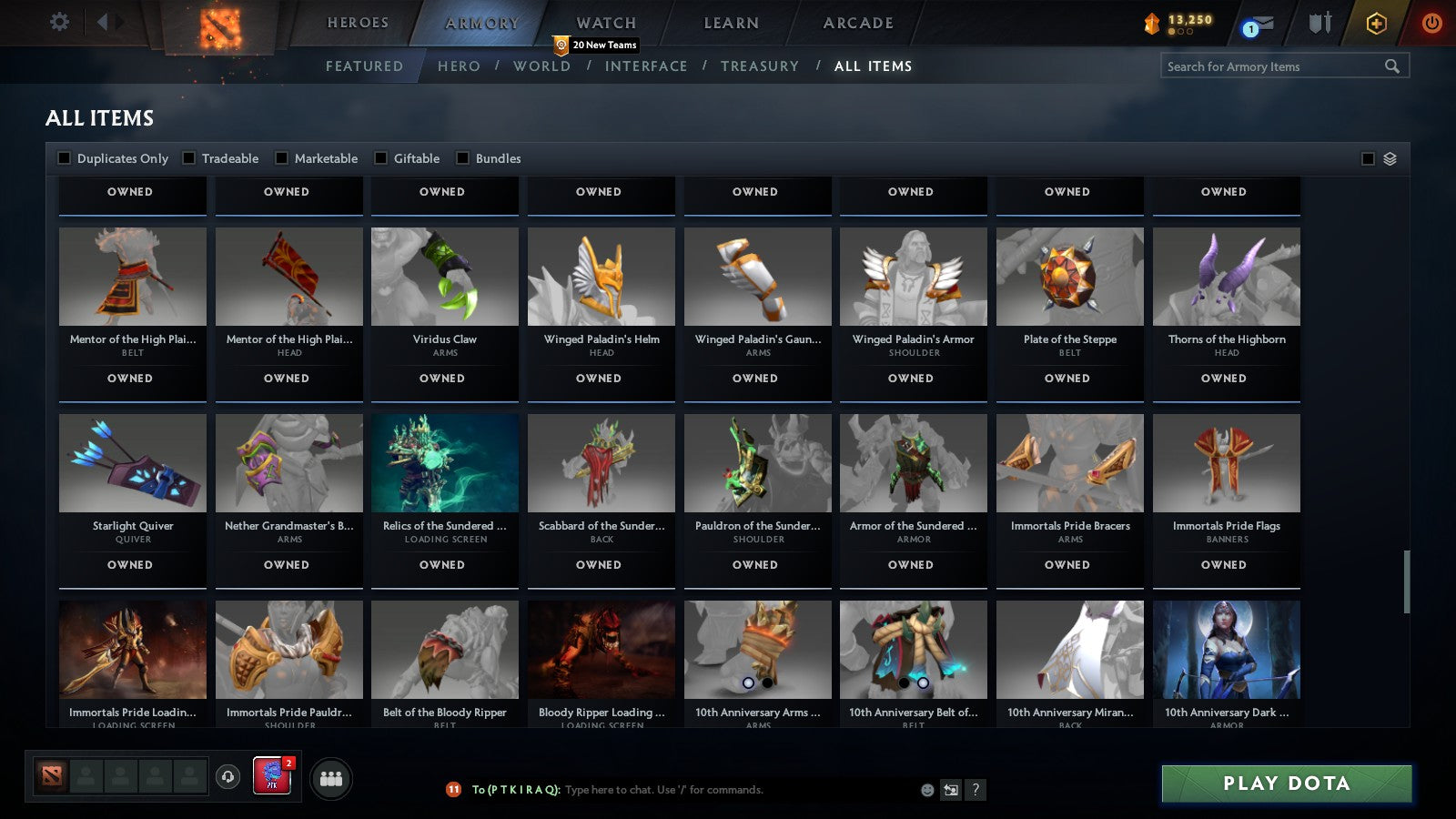Open the TREASURY subtab
1456x819 pixels.
coord(761,66)
